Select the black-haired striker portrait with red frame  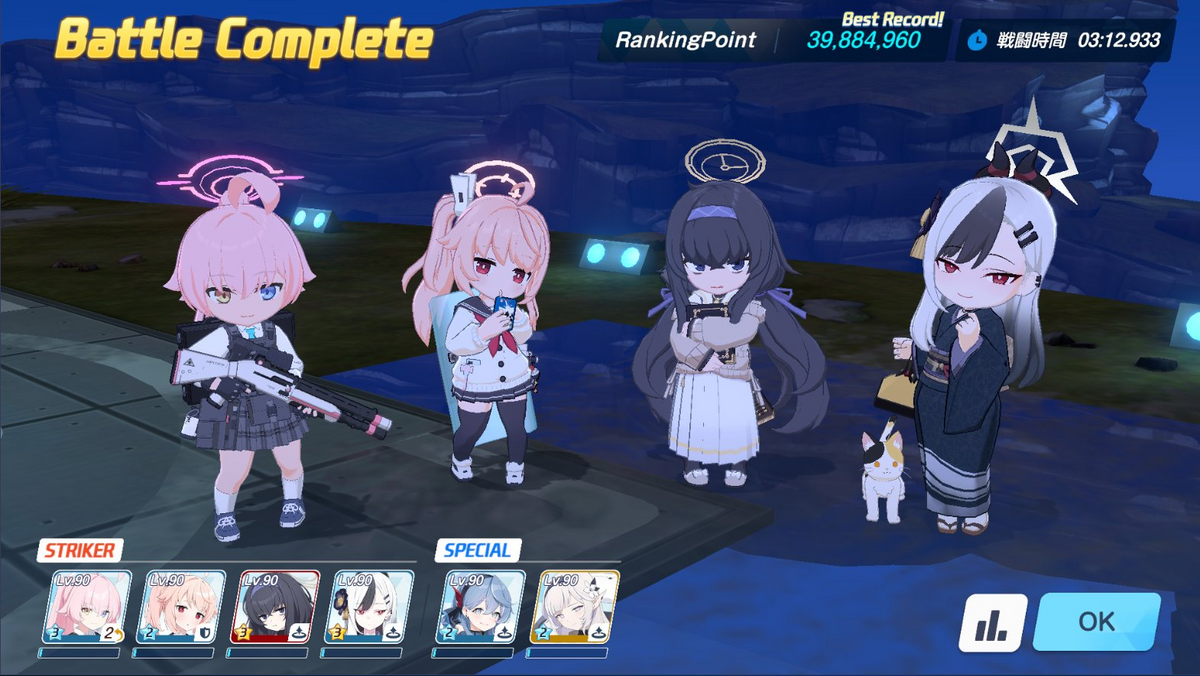[274, 607]
